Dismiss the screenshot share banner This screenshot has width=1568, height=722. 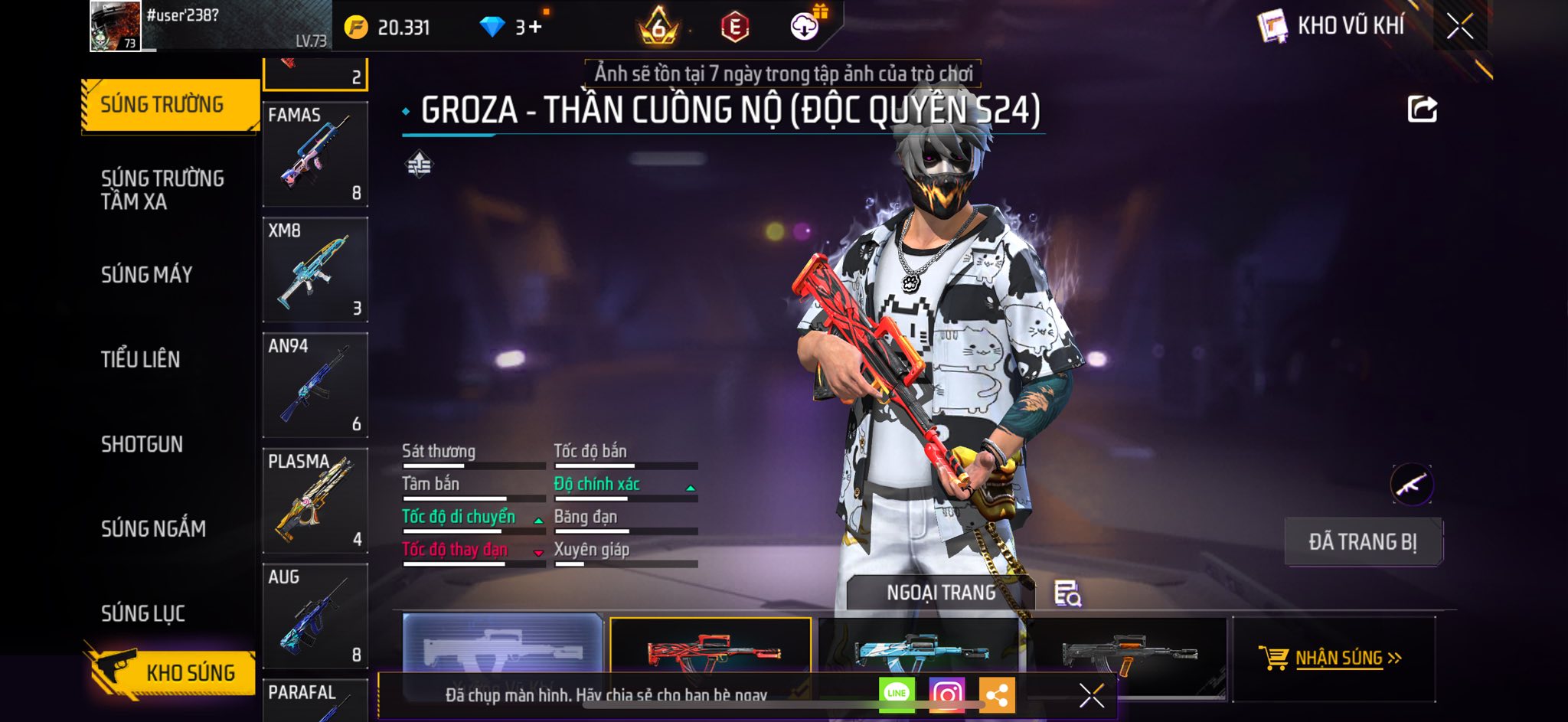[1091, 695]
